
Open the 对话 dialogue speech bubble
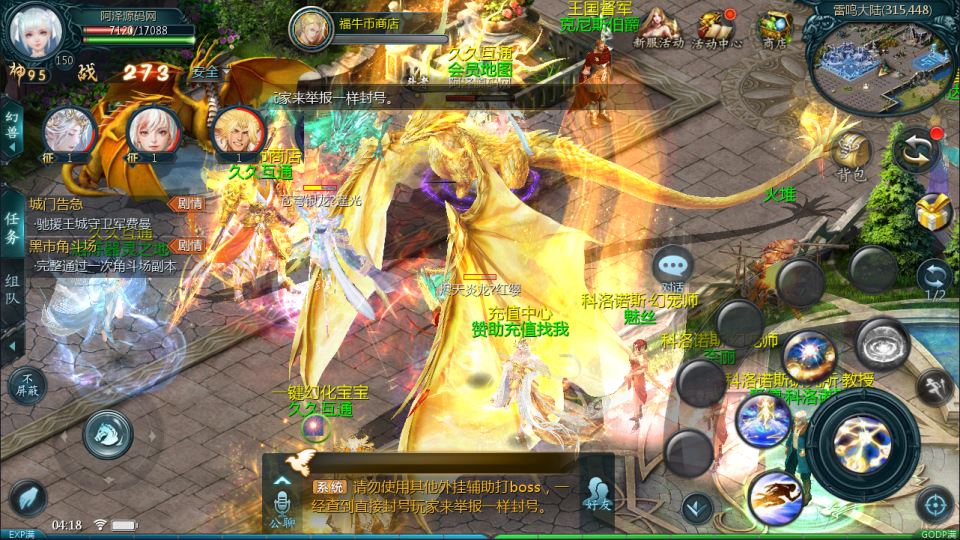point(673,267)
